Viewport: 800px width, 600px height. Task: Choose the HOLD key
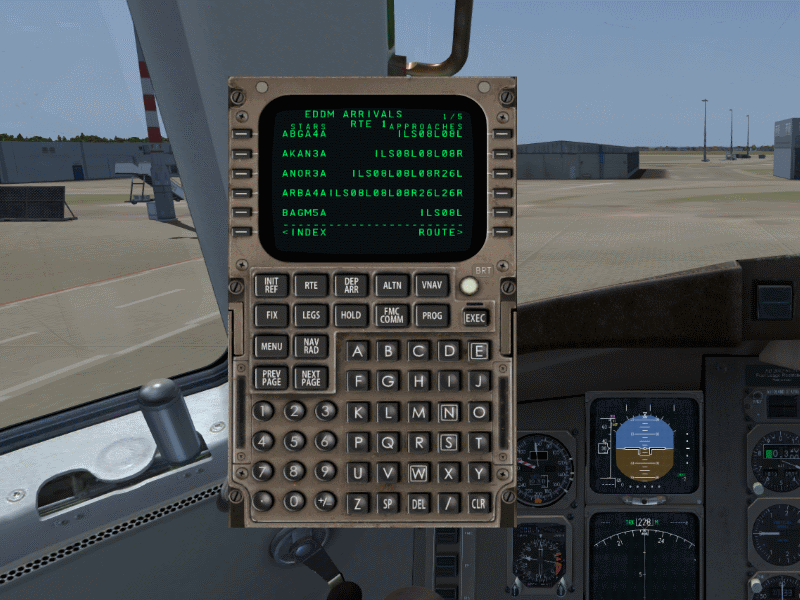(x=350, y=315)
